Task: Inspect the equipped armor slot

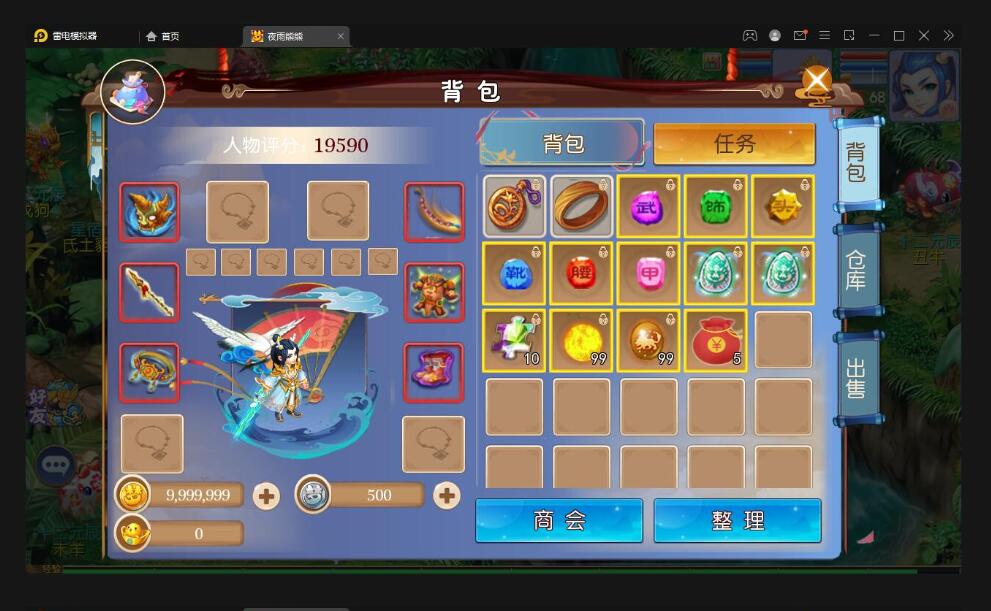Action: tap(434, 292)
